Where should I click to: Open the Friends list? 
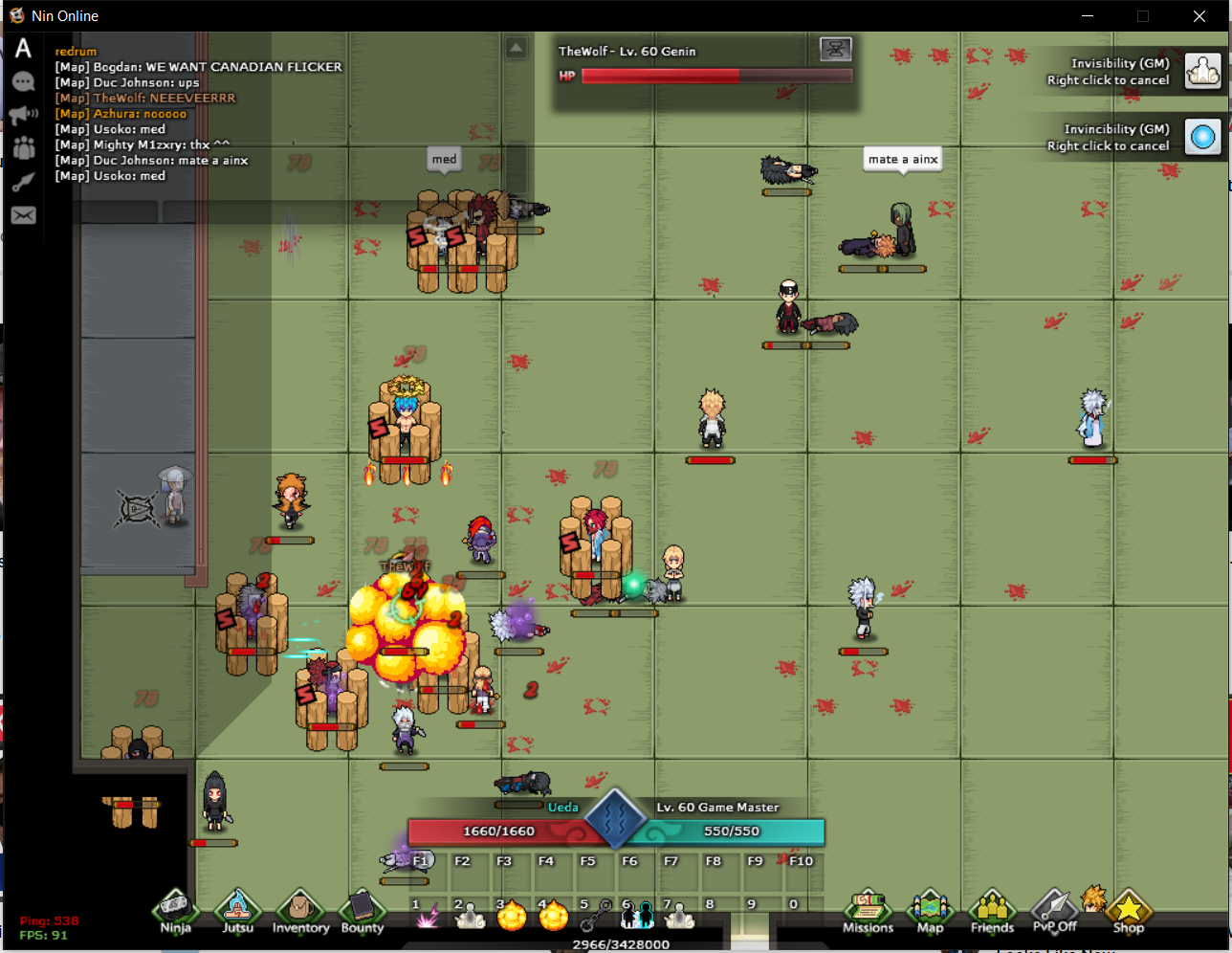[992, 911]
